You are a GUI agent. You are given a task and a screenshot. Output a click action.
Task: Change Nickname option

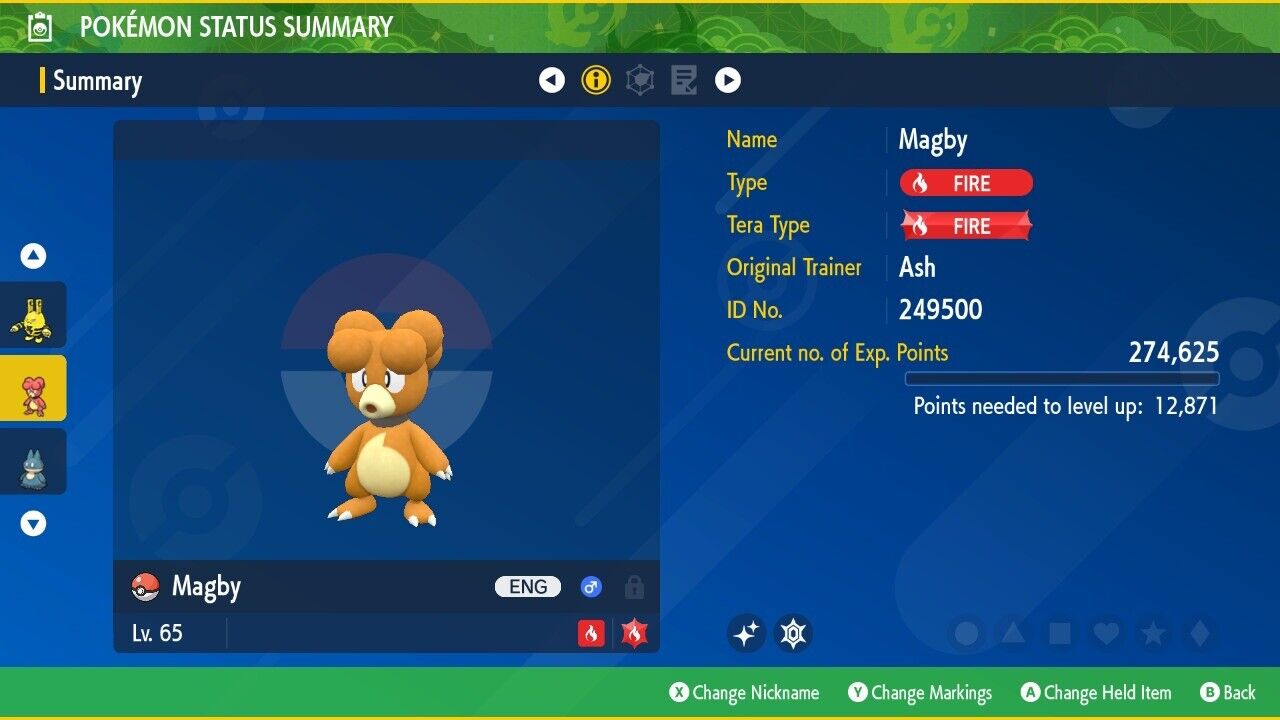point(744,692)
